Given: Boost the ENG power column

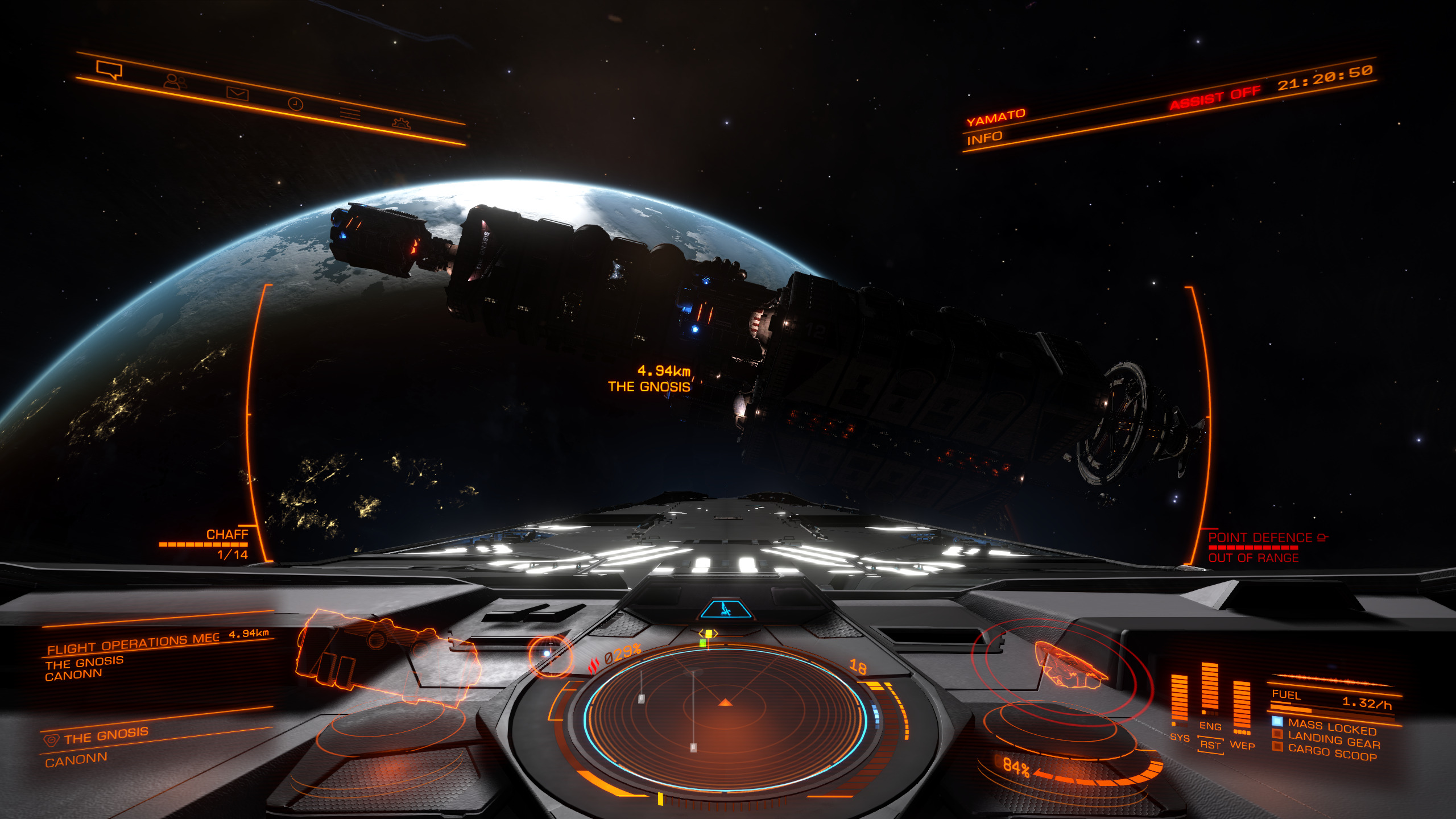Looking at the screenshot, I should coord(1209,689).
